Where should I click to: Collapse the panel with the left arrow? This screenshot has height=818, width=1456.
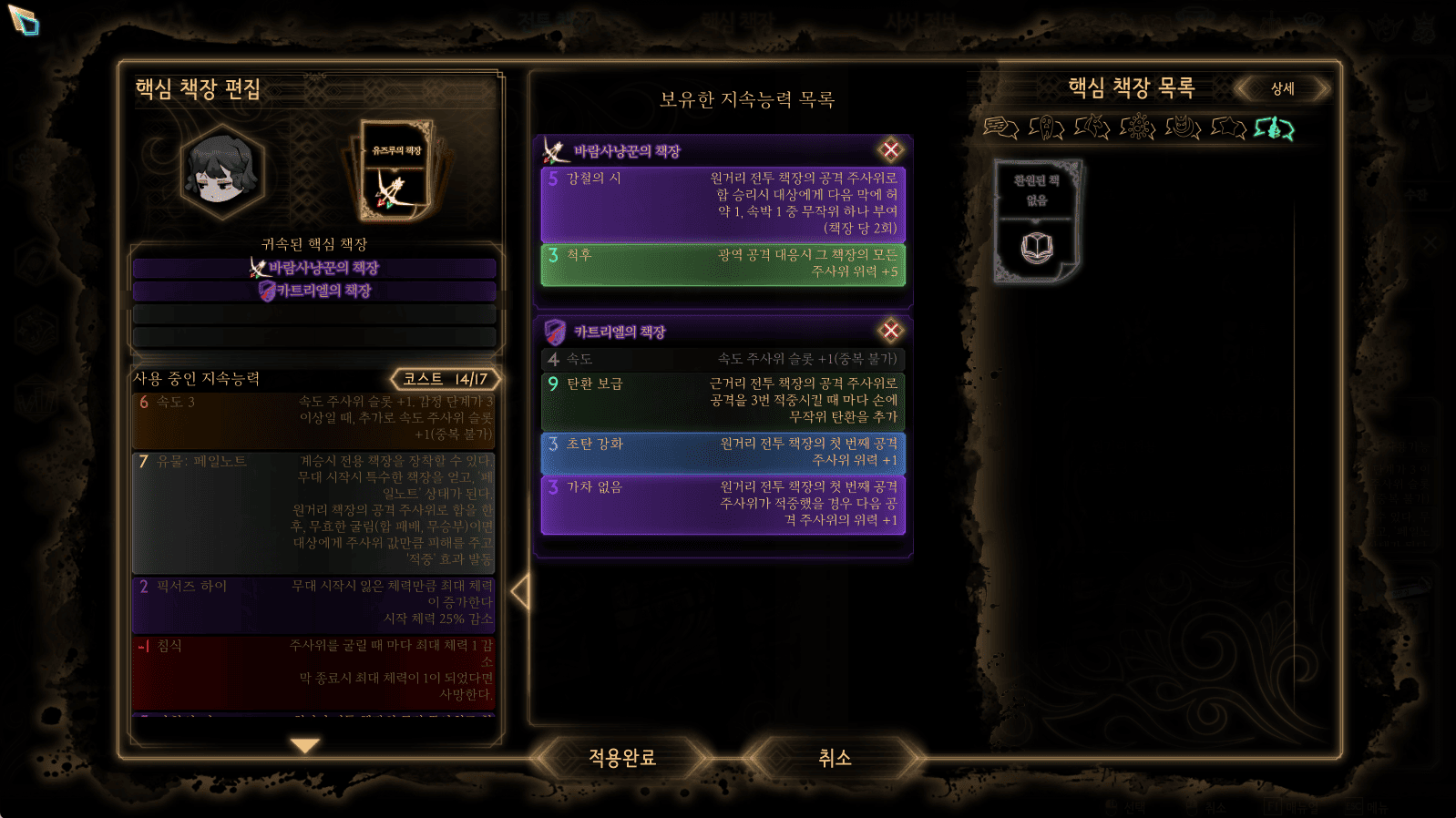(x=520, y=592)
